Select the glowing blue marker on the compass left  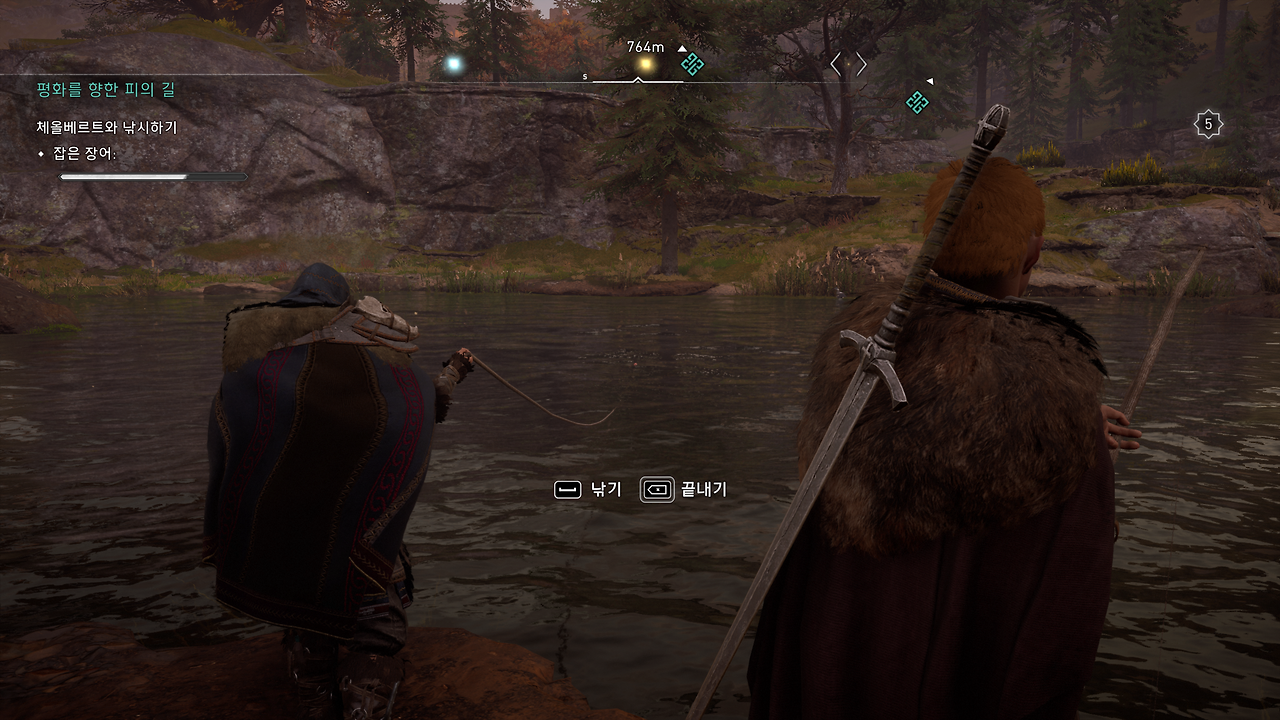(x=453, y=63)
